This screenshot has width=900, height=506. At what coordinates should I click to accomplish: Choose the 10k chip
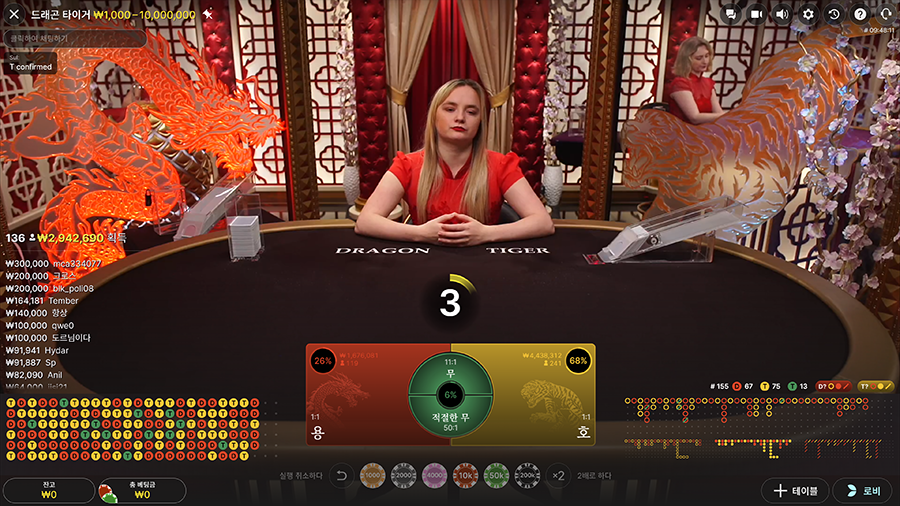pos(465,476)
